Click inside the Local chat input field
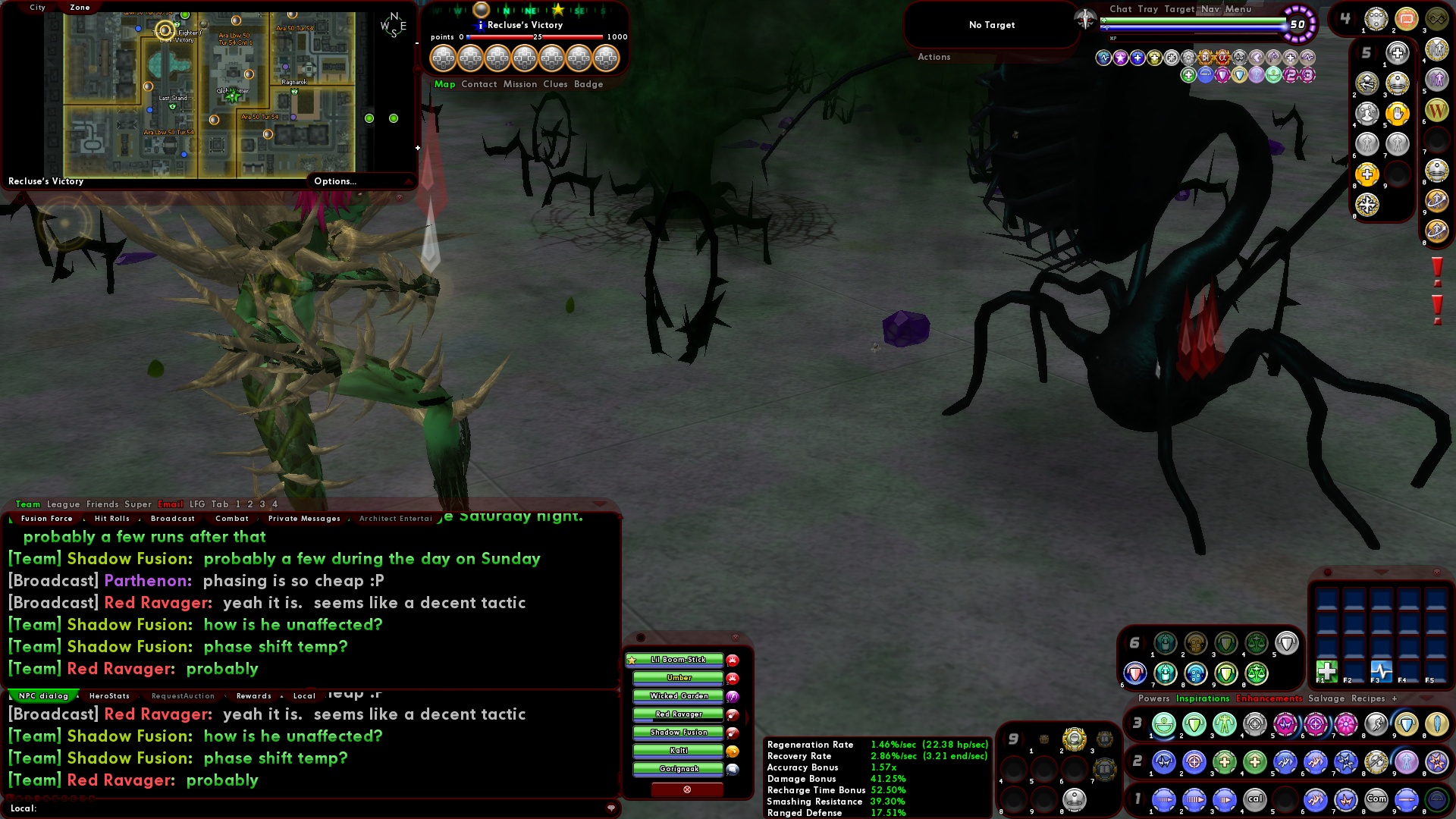 [303, 810]
